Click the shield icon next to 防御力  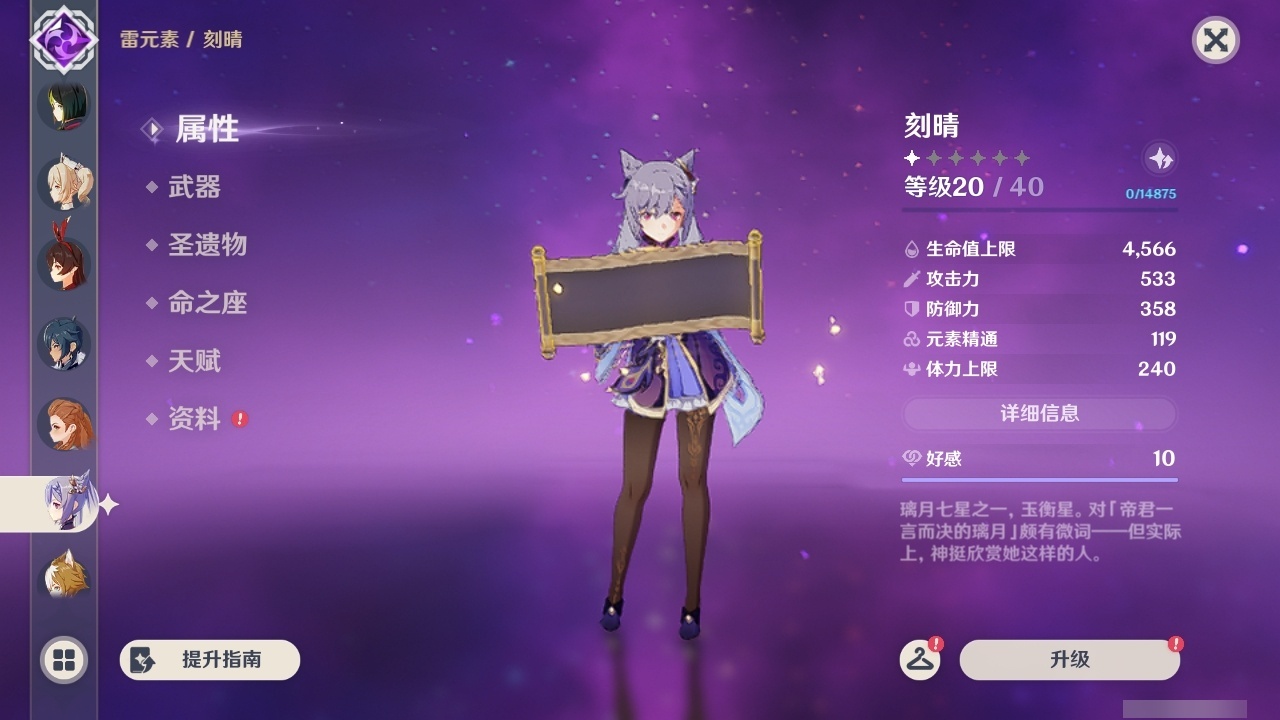pyautogui.click(x=911, y=309)
